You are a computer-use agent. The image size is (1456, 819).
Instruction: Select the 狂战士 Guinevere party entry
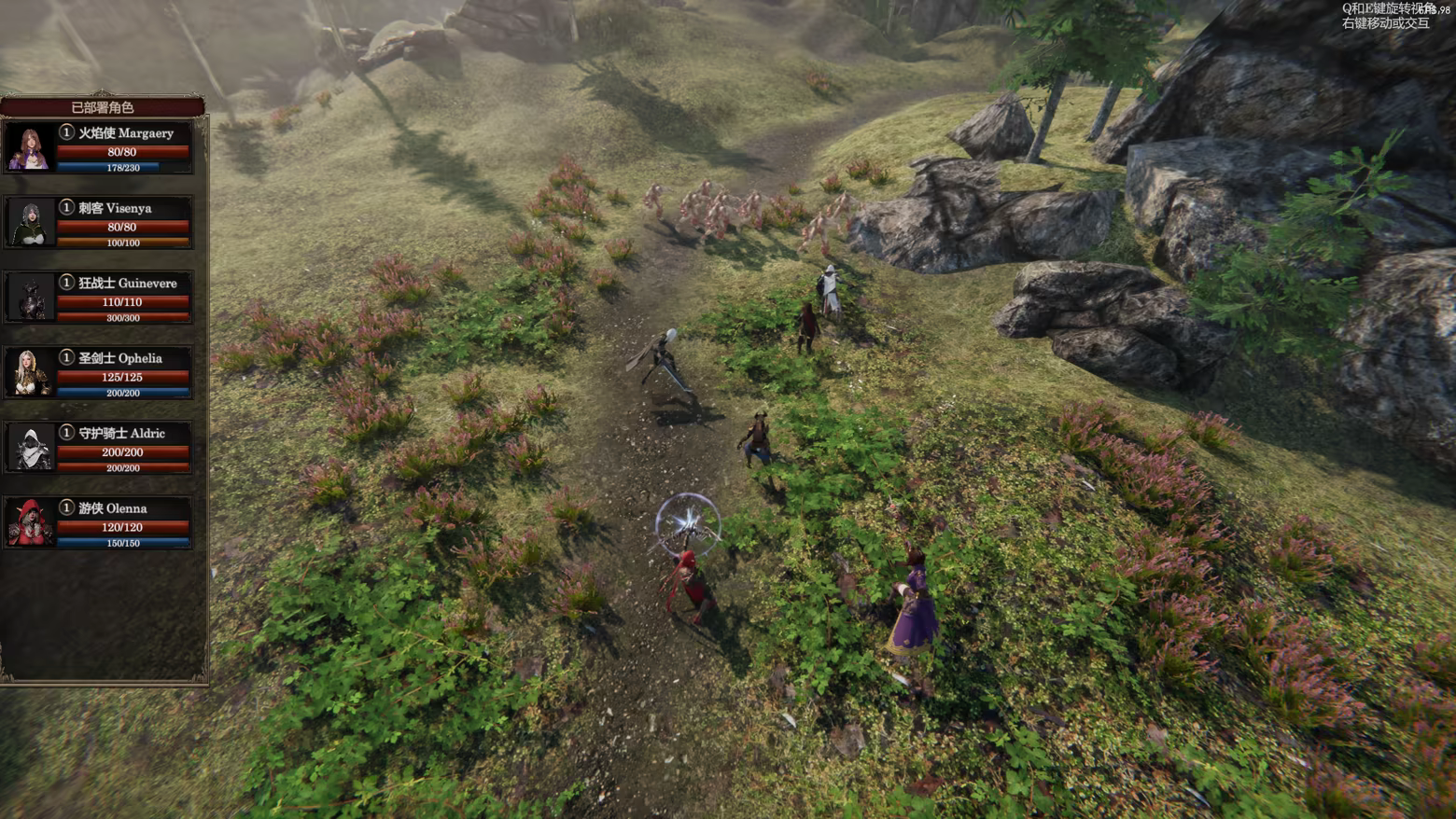tap(101, 298)
